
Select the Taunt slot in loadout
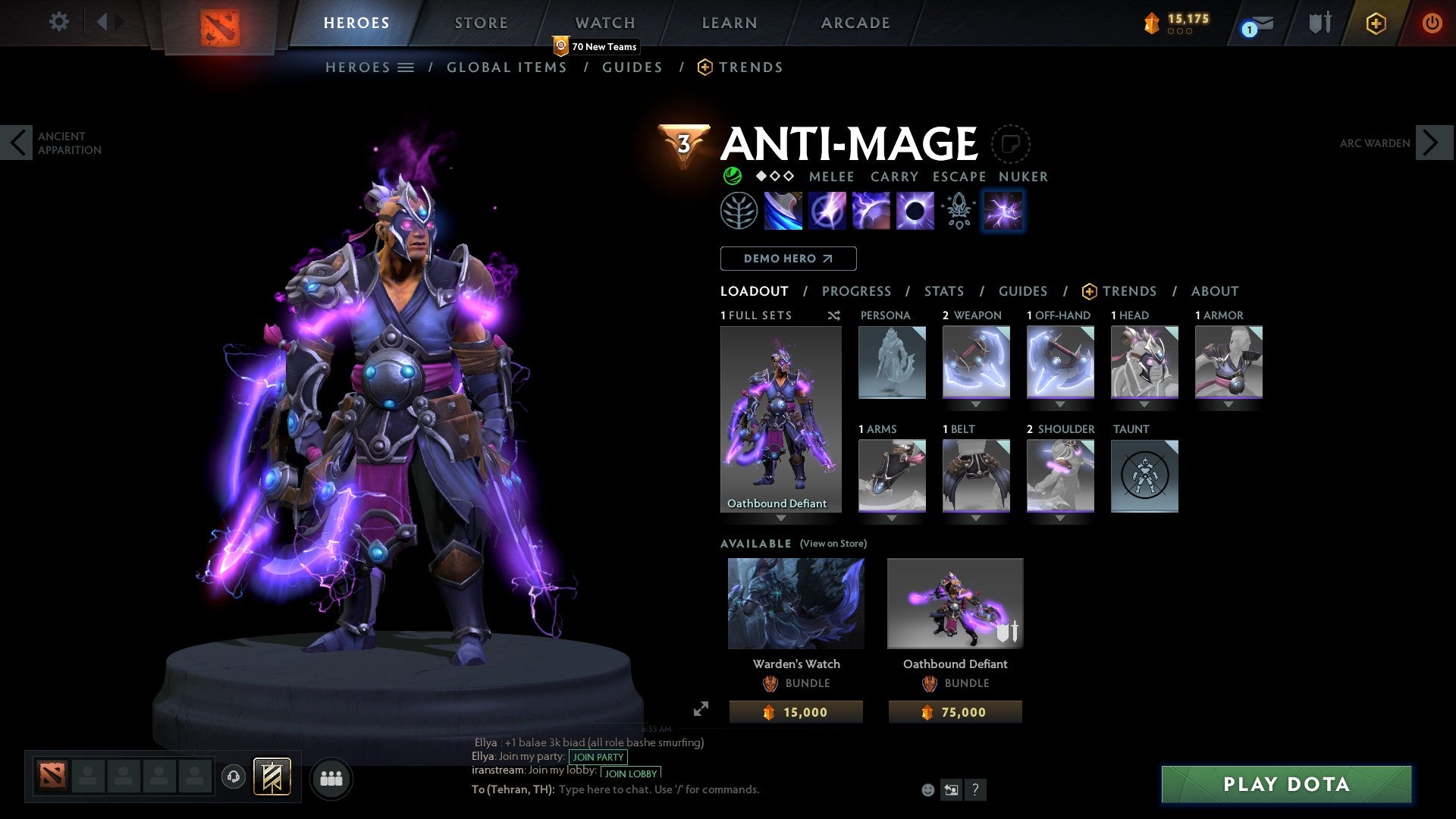[1144, 475]
